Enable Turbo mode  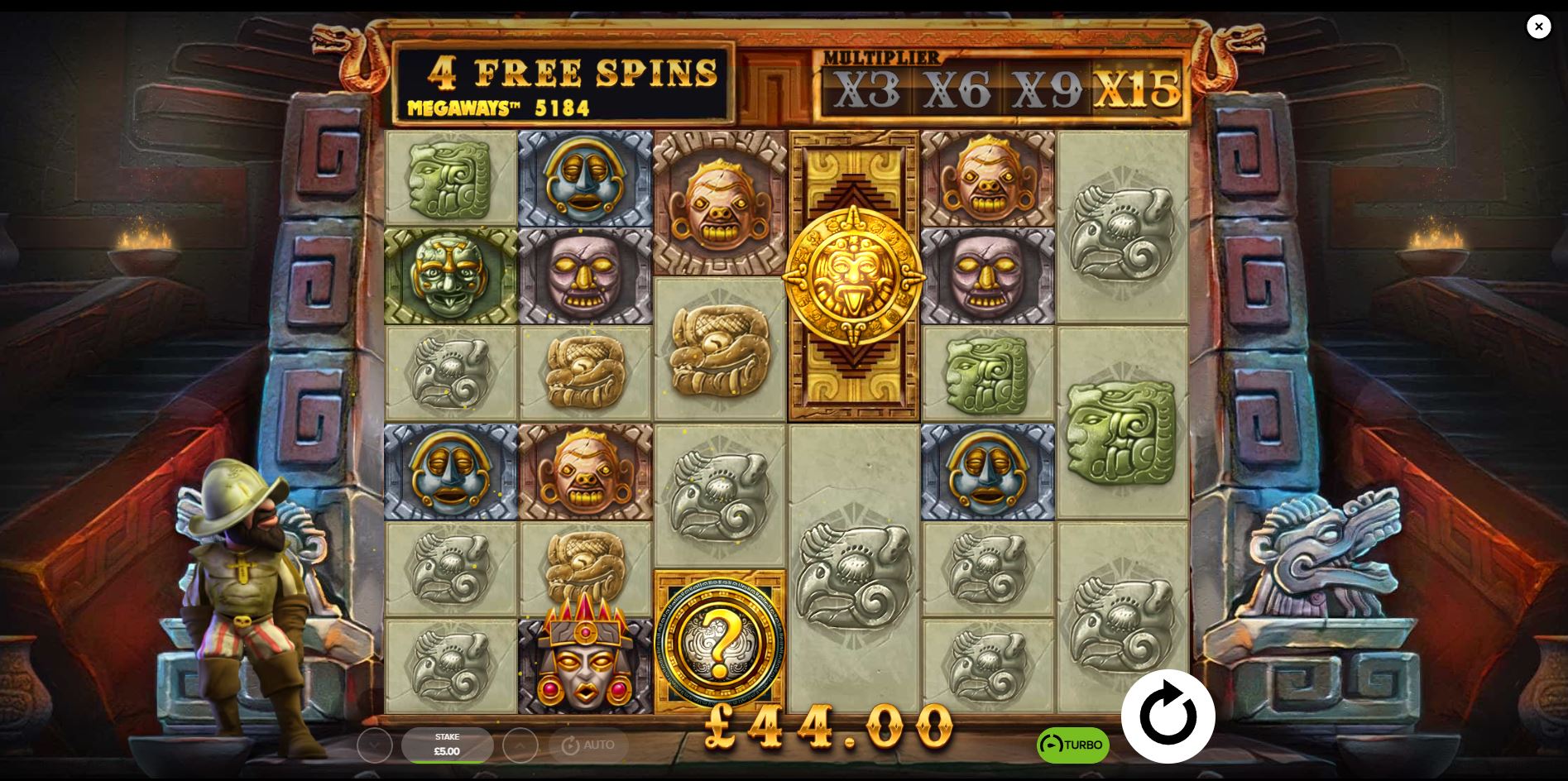(1073, 744)
